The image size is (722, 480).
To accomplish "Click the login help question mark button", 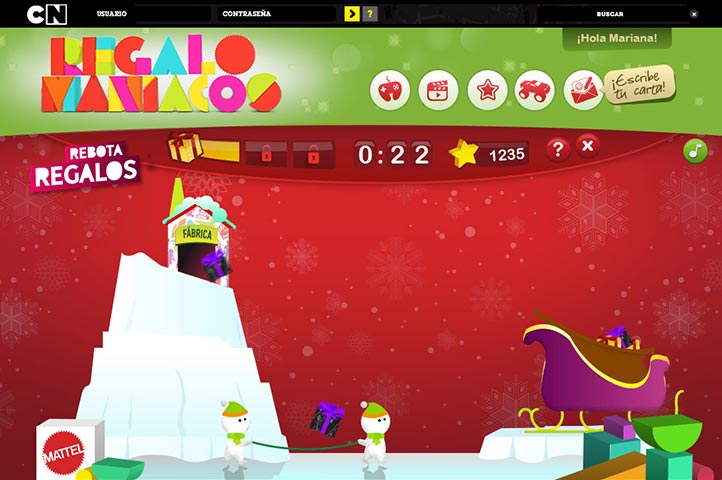I will coord(370,14).
